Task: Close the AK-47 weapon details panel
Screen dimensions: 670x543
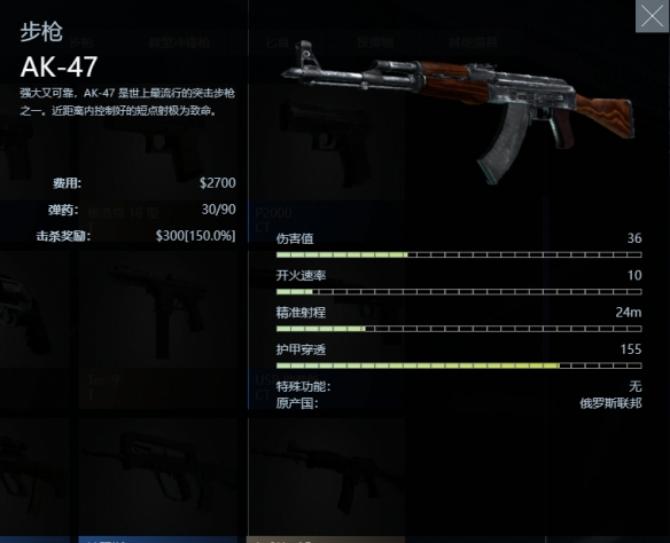Action: click(652, 16)
